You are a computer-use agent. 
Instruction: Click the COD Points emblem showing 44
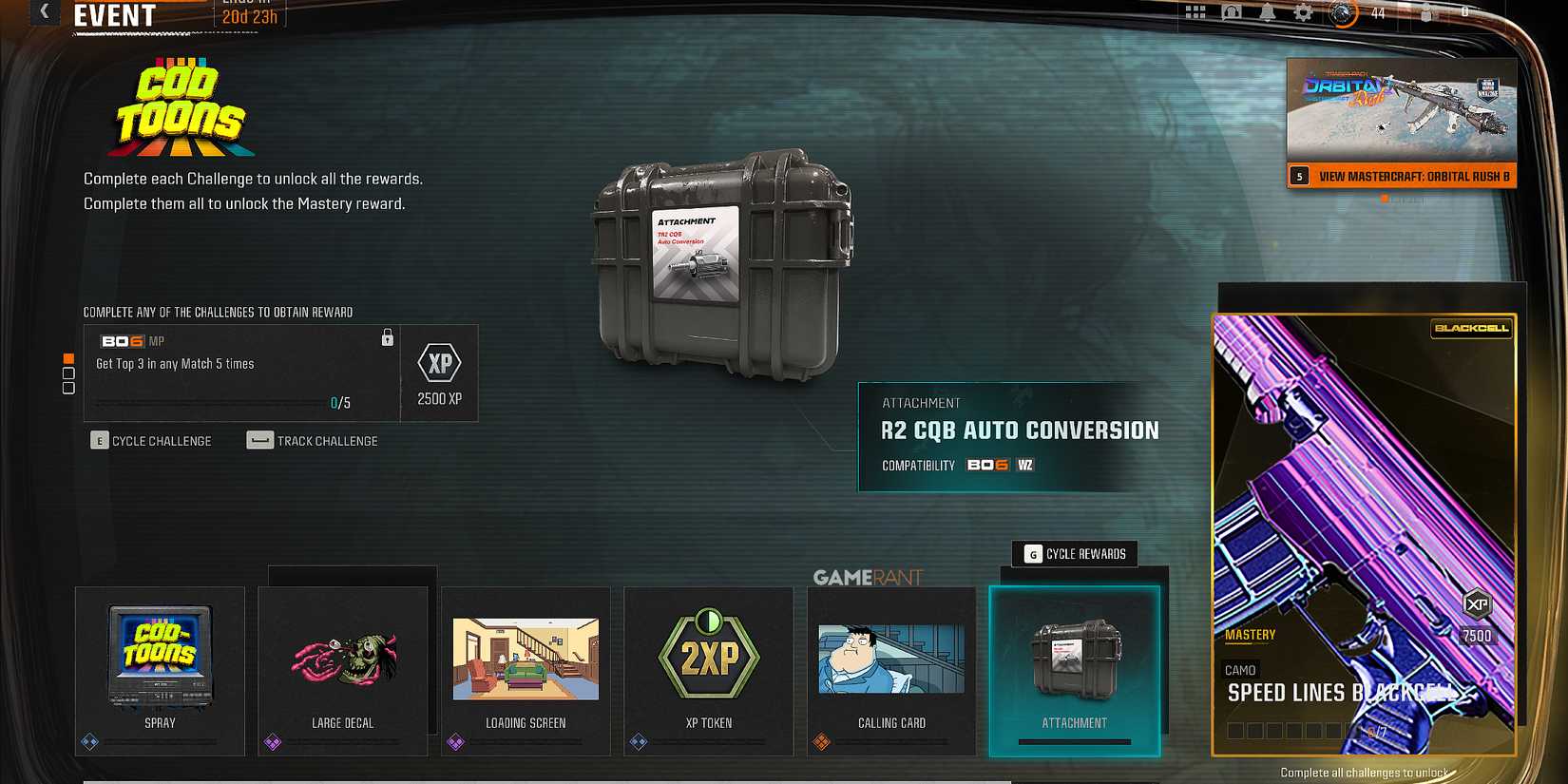point(1344,13)
